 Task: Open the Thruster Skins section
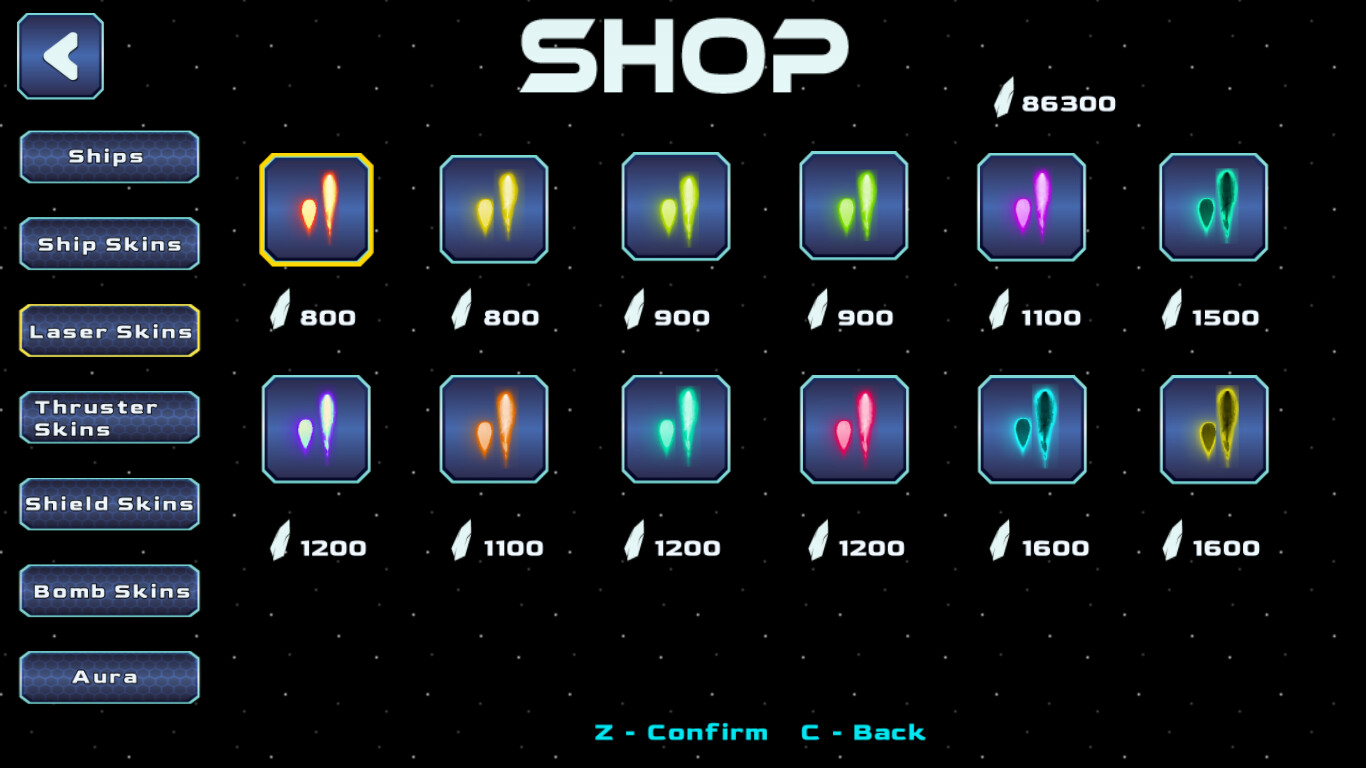109,417
